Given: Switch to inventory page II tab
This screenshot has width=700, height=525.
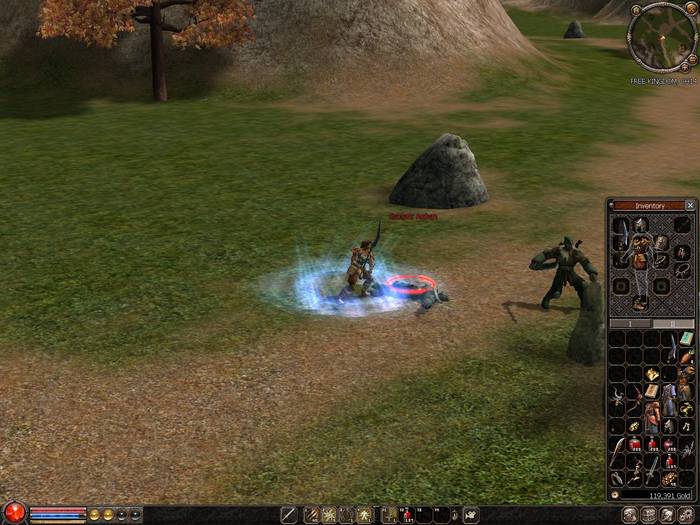Looking at the screenshot, I should pyautogui.click(x=673, y=324).
